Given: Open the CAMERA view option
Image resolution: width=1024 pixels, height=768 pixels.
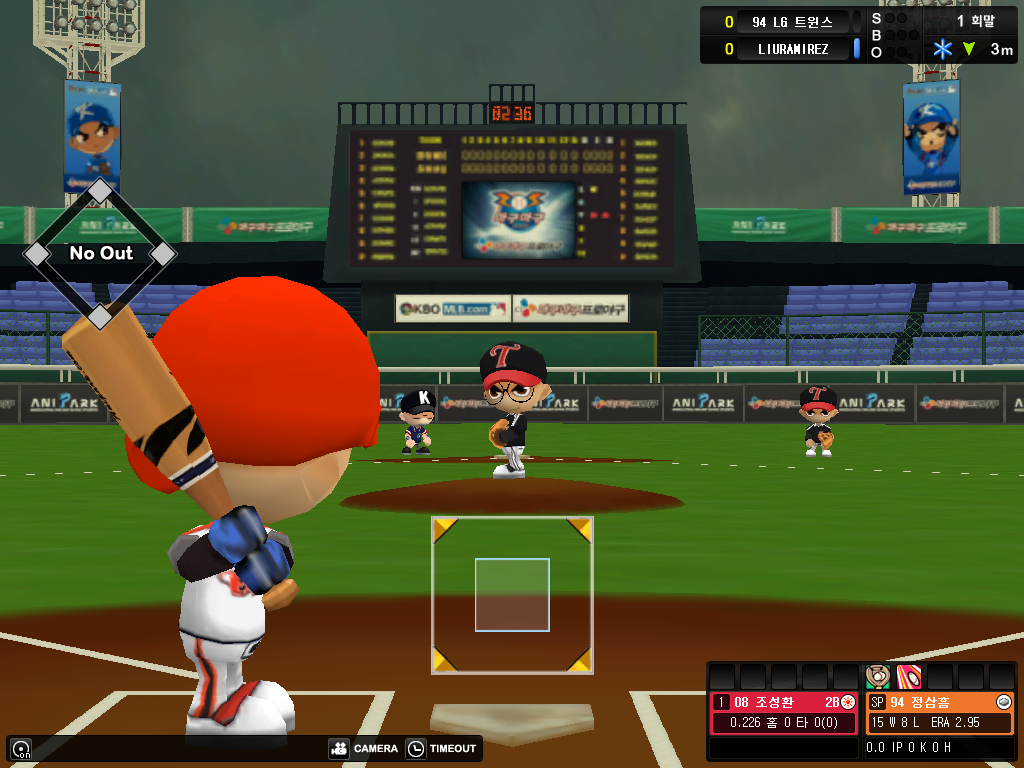Looking at the screenshot, I should tap(364, 748).
